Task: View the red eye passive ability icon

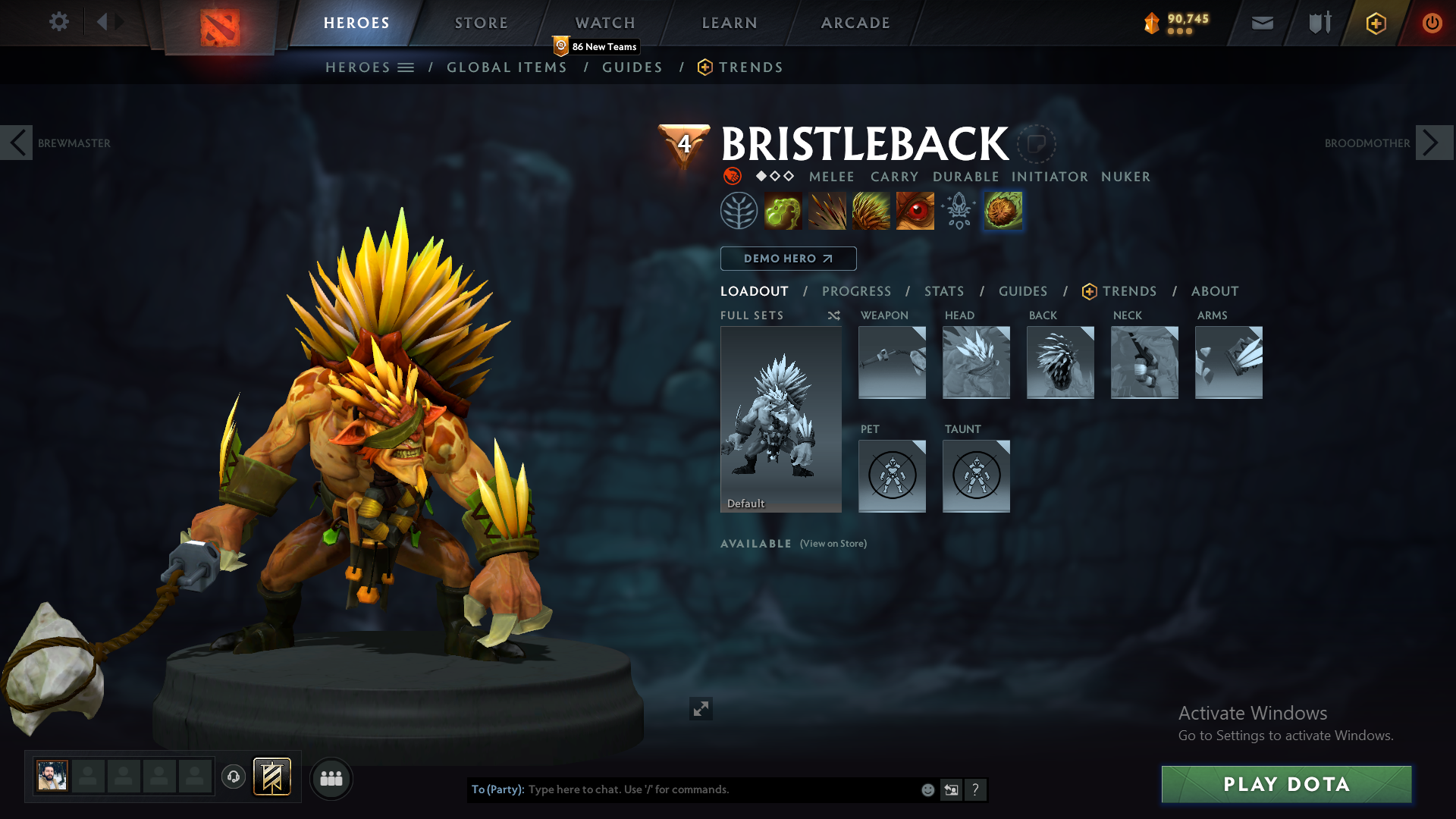Action: pyautogui.click(x=915, y=210)
